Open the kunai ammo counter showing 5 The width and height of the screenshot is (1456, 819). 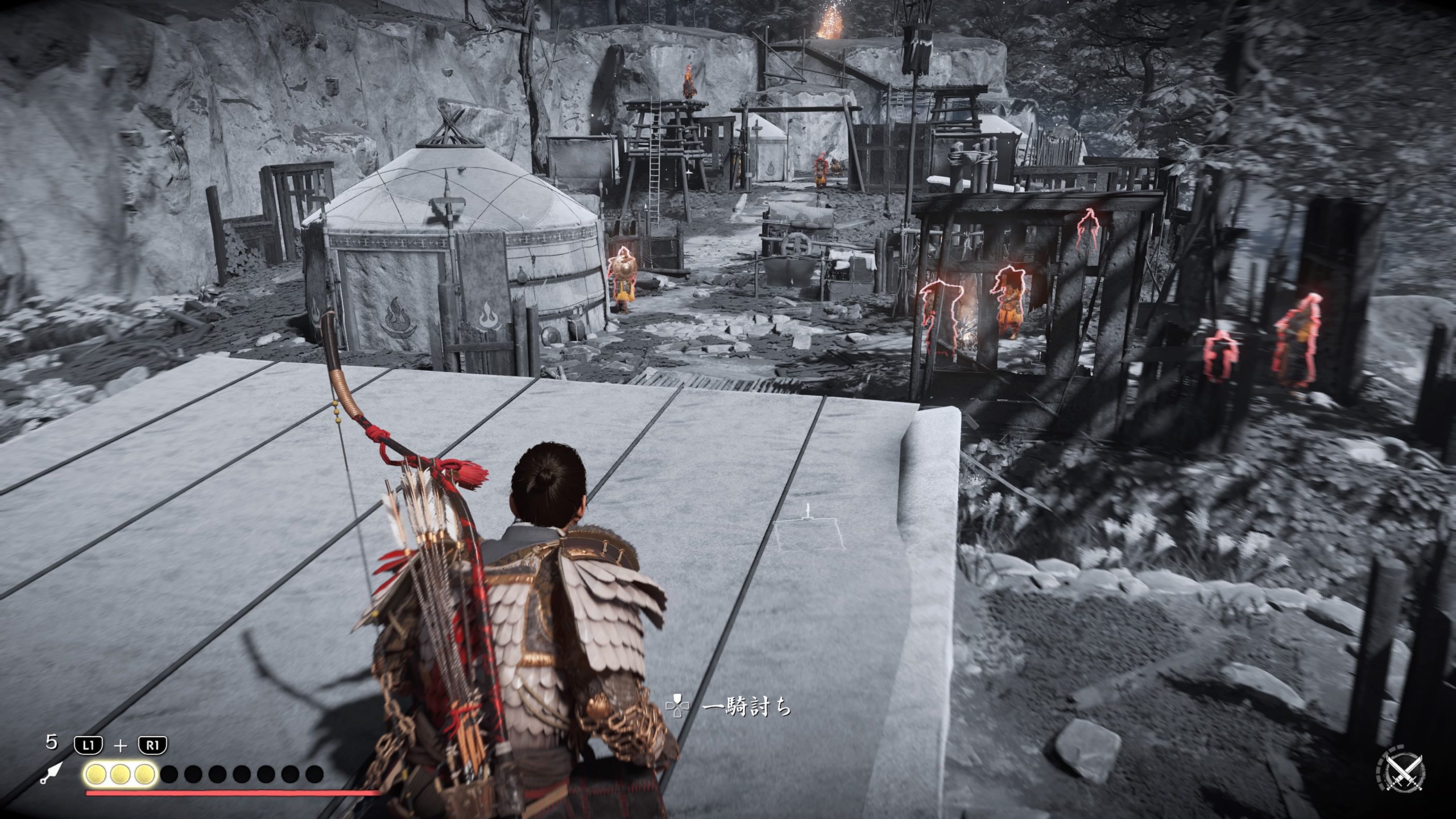[x=53, y=743]
